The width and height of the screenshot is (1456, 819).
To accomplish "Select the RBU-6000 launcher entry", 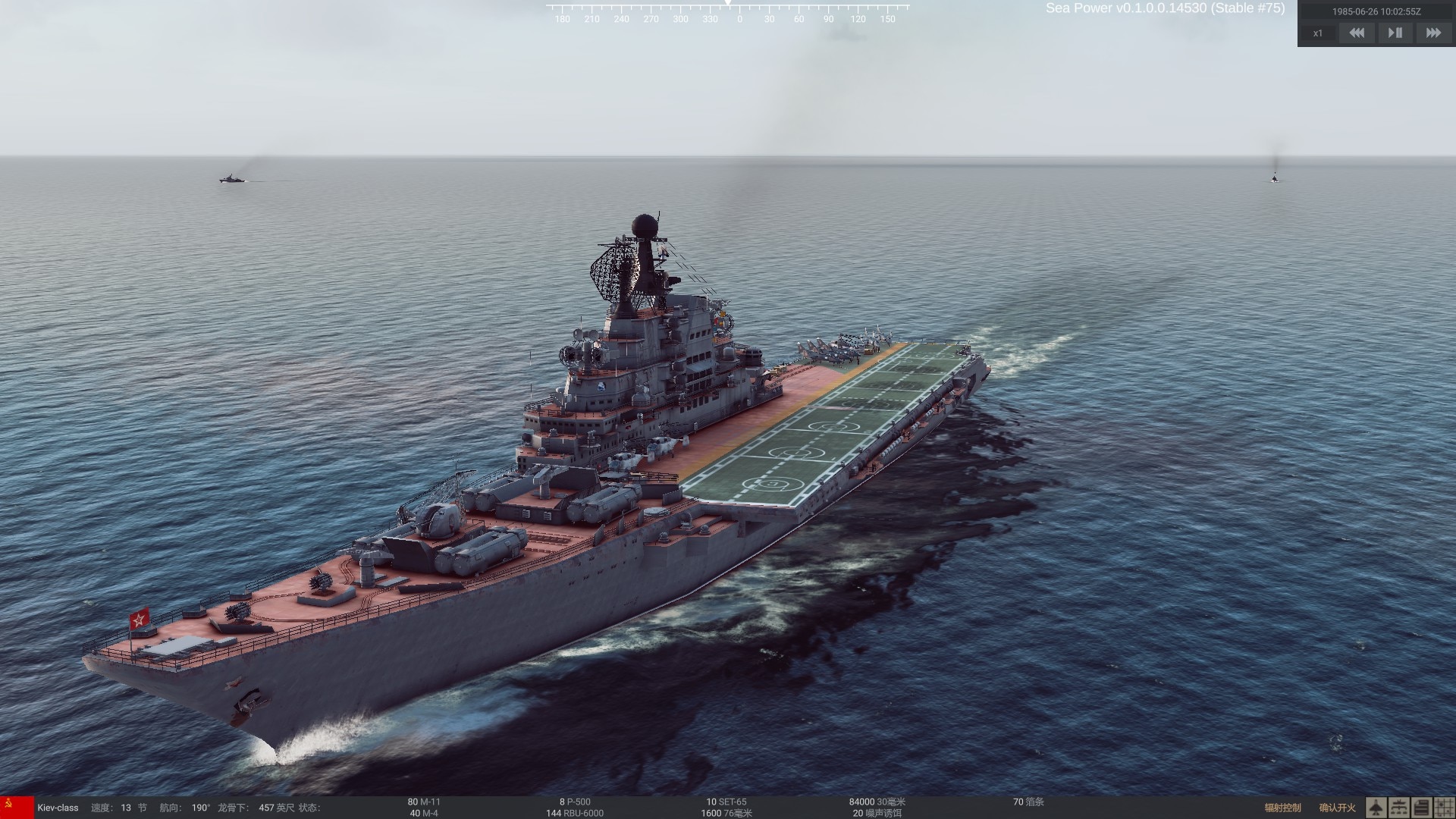I will (x=576, y=813).
